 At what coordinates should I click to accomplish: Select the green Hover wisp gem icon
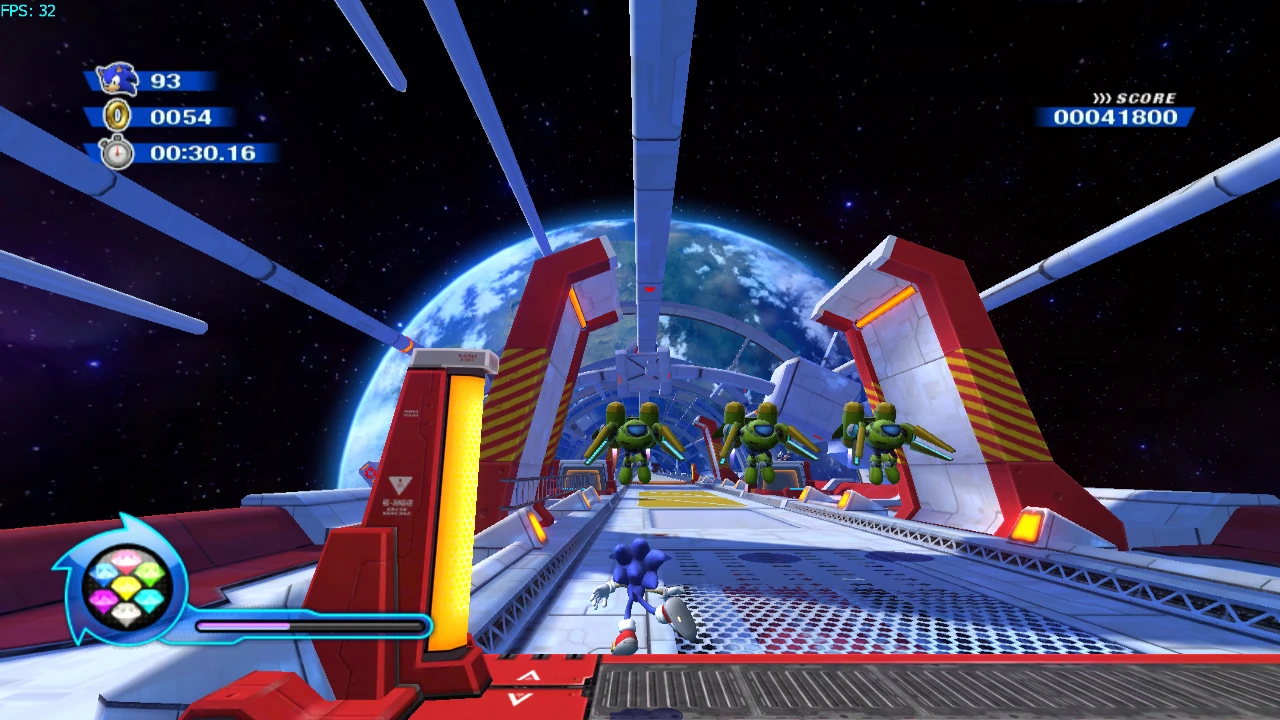(148, 572)
